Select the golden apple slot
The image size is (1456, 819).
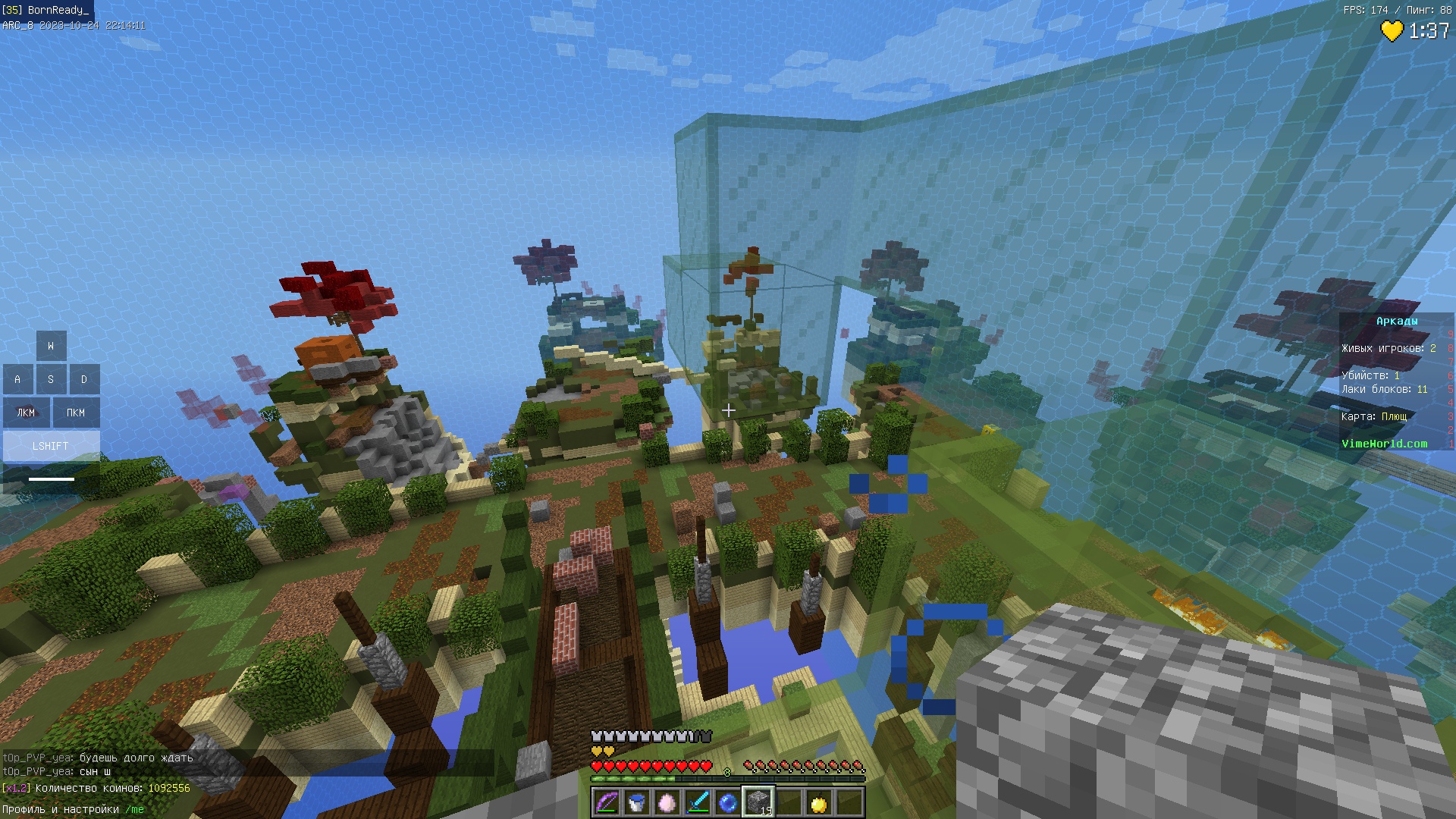point(819,802)
